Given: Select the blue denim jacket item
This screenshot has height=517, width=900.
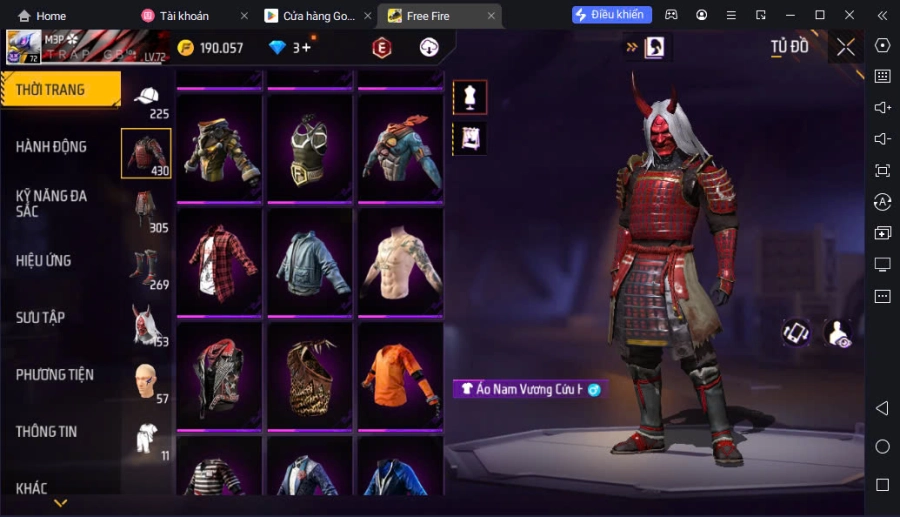Looking at the screenshot, I should click(310, 262).
